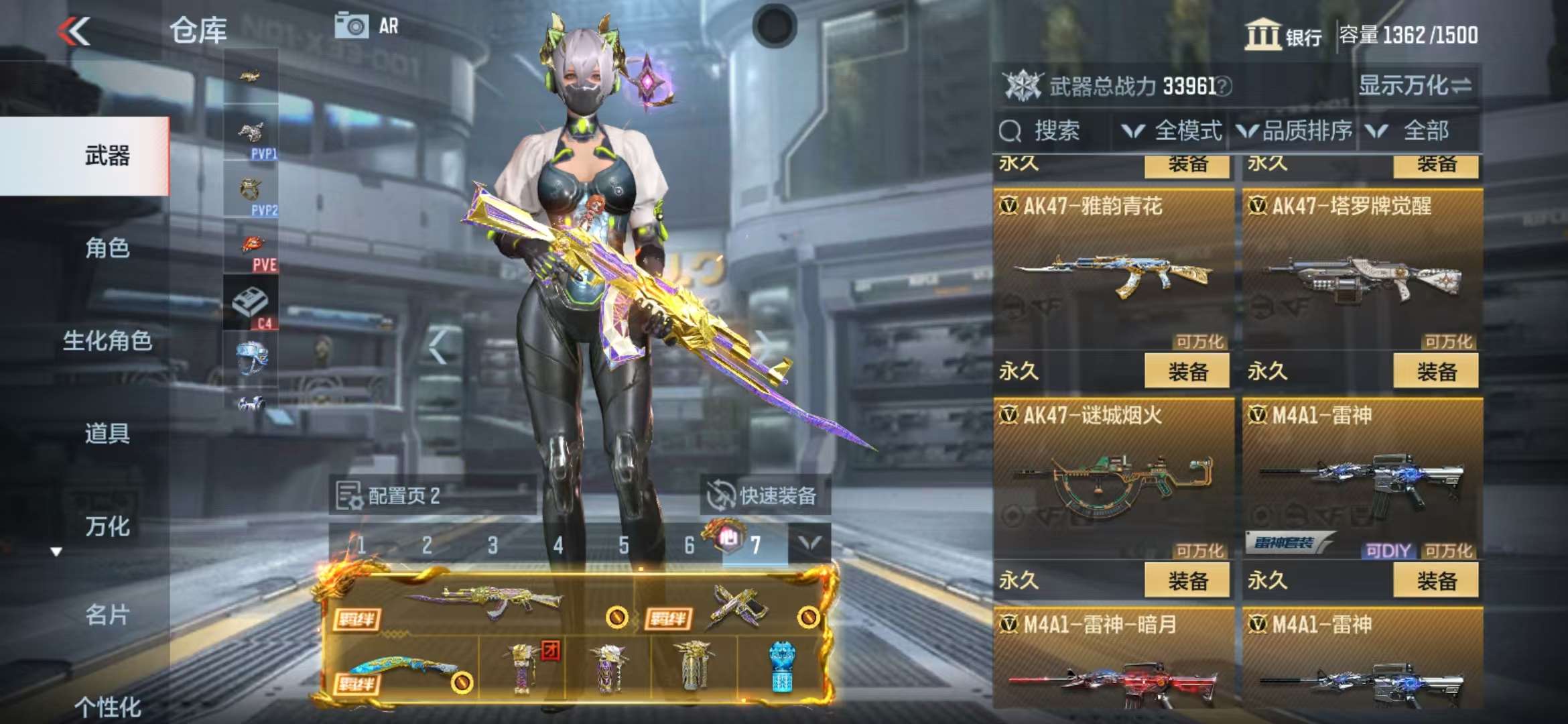Open the 名片 namecard tab
Viewport: 1568px width, 724px height.
107,614
